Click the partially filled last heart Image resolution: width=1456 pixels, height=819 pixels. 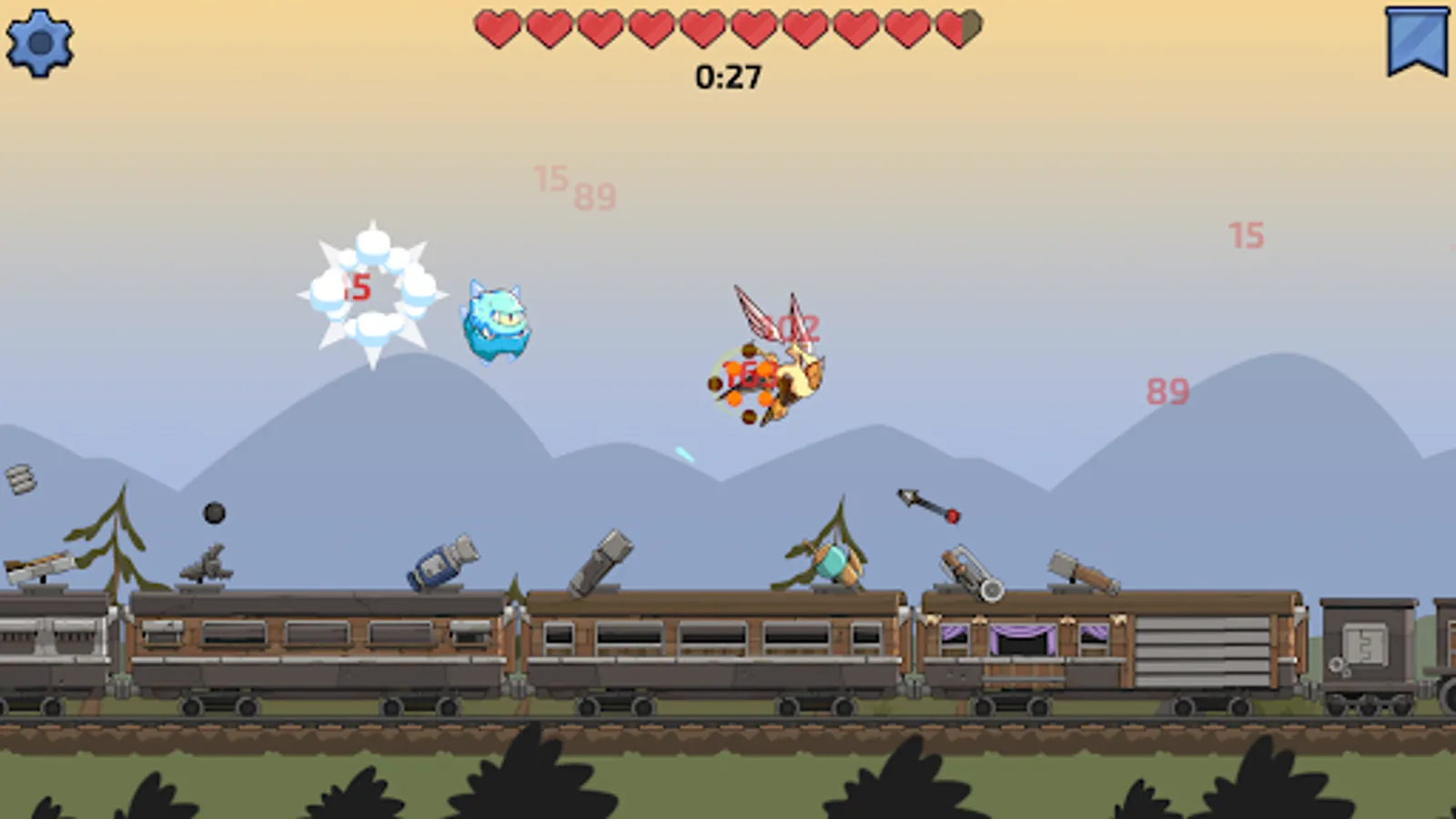coord(957,25)
